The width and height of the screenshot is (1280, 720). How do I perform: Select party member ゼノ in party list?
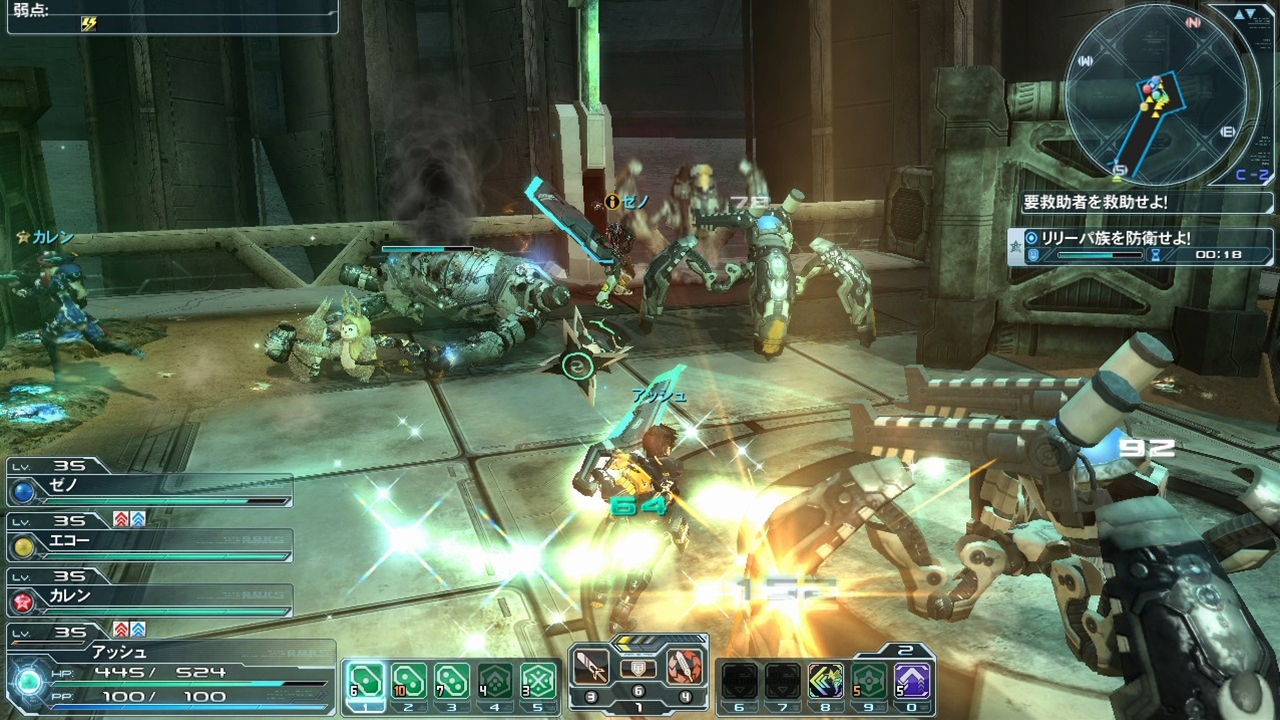click(150, 491)
